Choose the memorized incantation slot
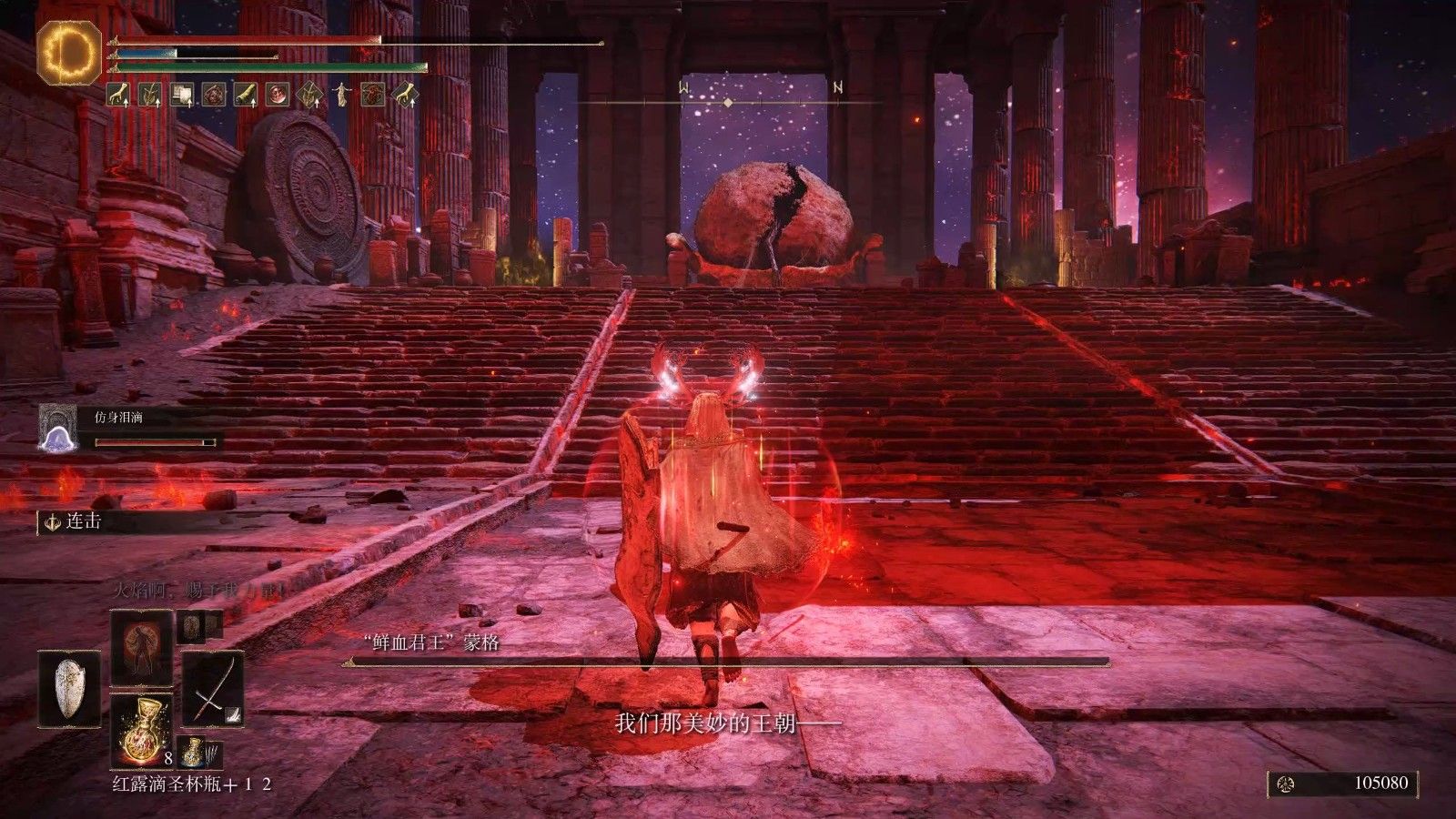Screen dimensions: 1456x819 click(x=141, y=647)
